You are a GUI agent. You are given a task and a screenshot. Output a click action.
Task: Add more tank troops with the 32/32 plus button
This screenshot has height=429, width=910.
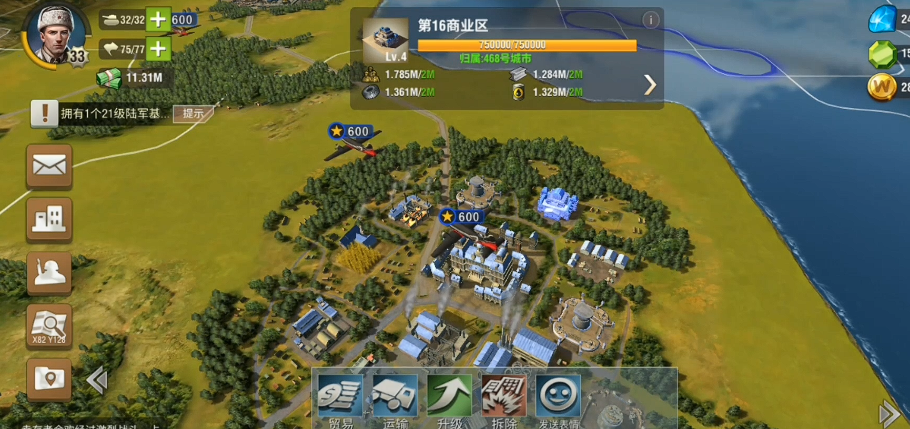158,20
